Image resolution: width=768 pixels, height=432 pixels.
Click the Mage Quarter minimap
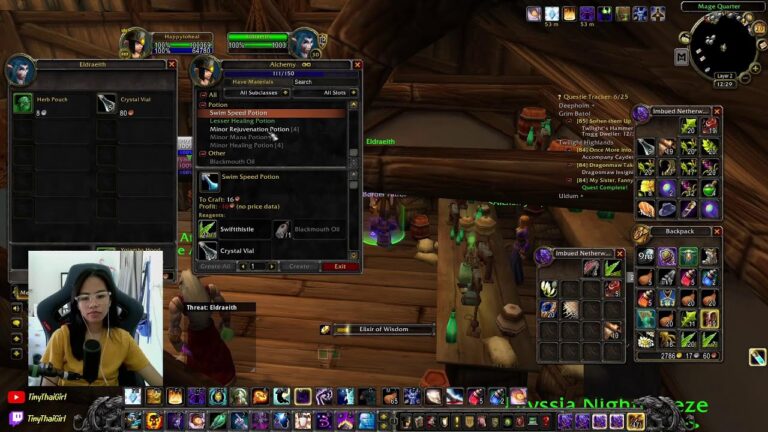[721, 45]
